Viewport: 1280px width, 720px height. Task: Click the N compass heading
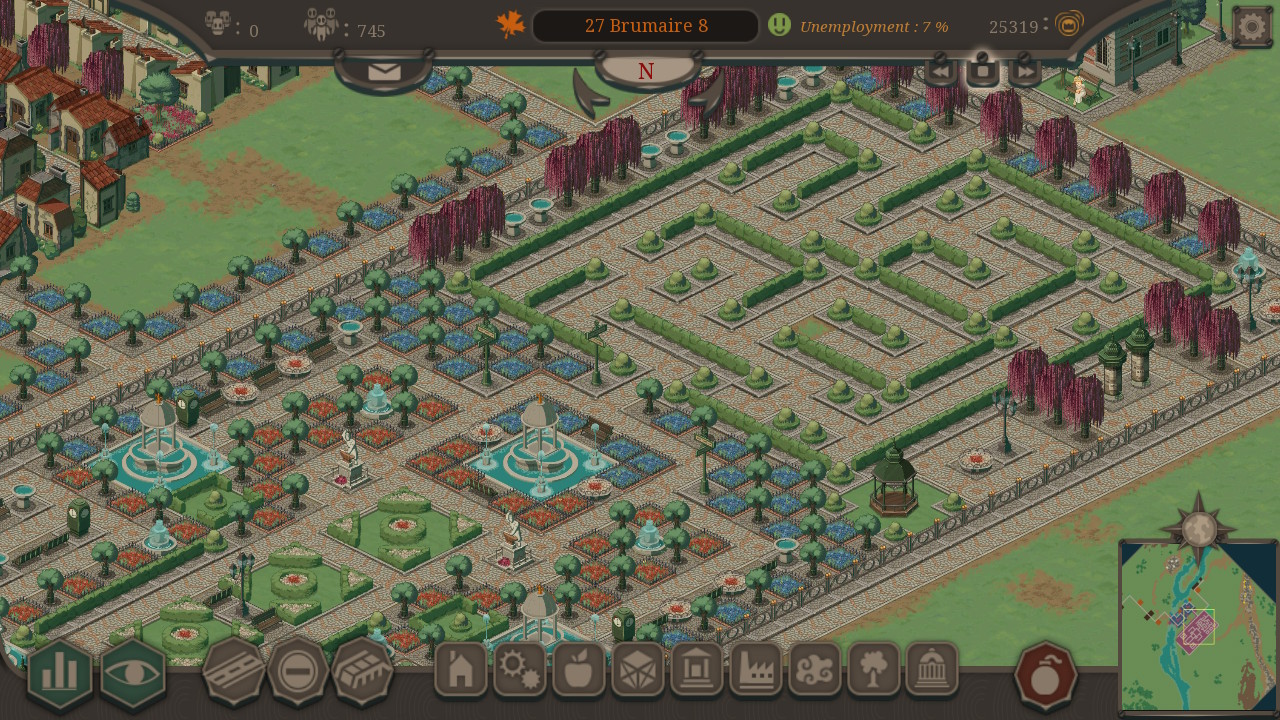click(x=645, y=71)
